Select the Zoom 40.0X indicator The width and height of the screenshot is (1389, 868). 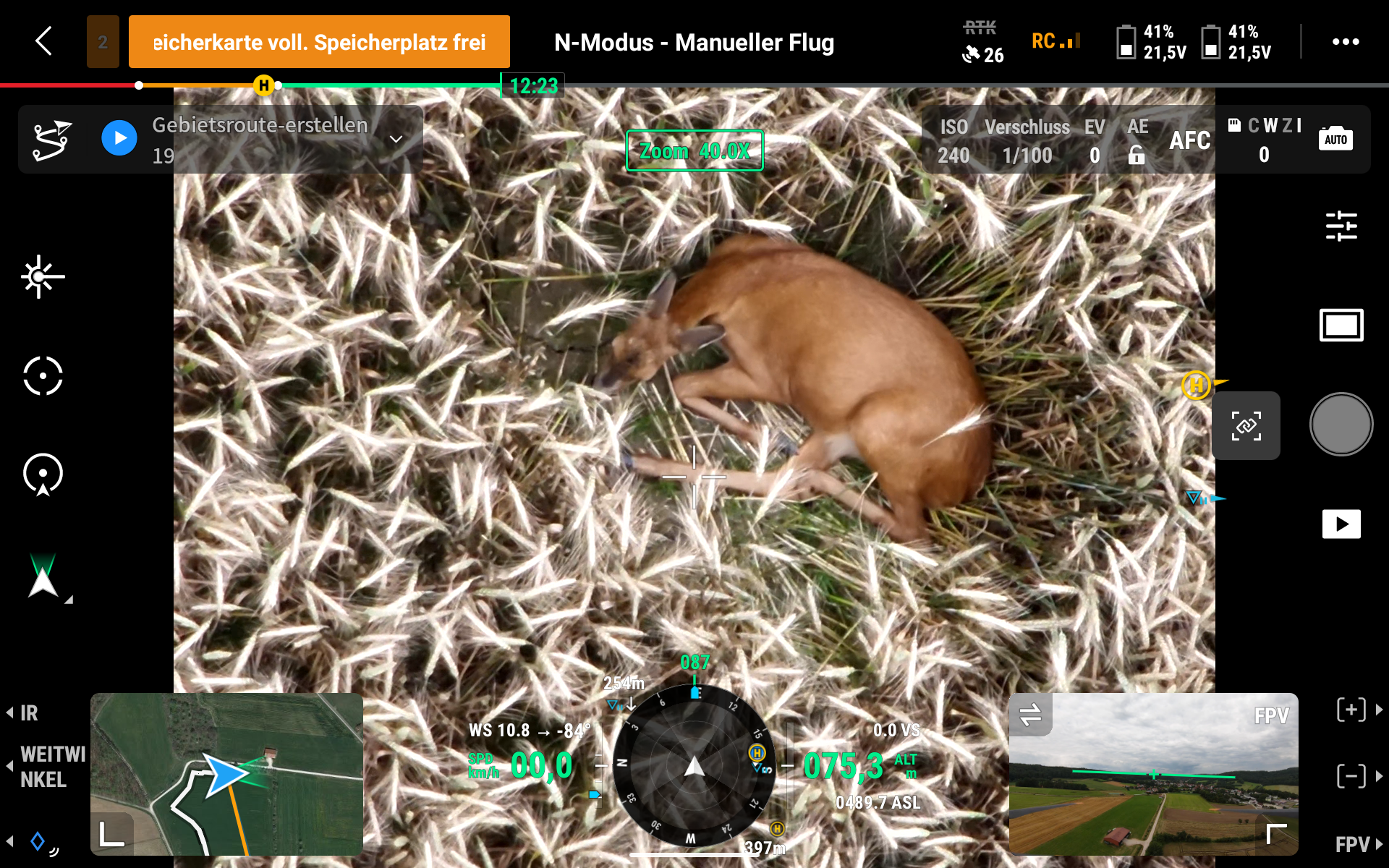(x=694, y=151)
